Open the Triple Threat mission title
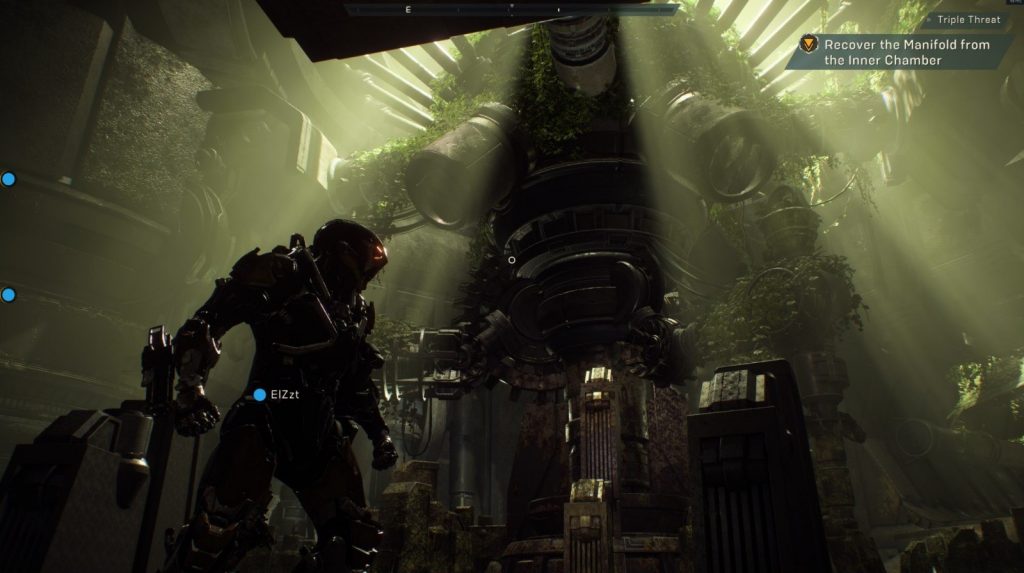This screenshot has width=1024, height=573. coord(968,20)
